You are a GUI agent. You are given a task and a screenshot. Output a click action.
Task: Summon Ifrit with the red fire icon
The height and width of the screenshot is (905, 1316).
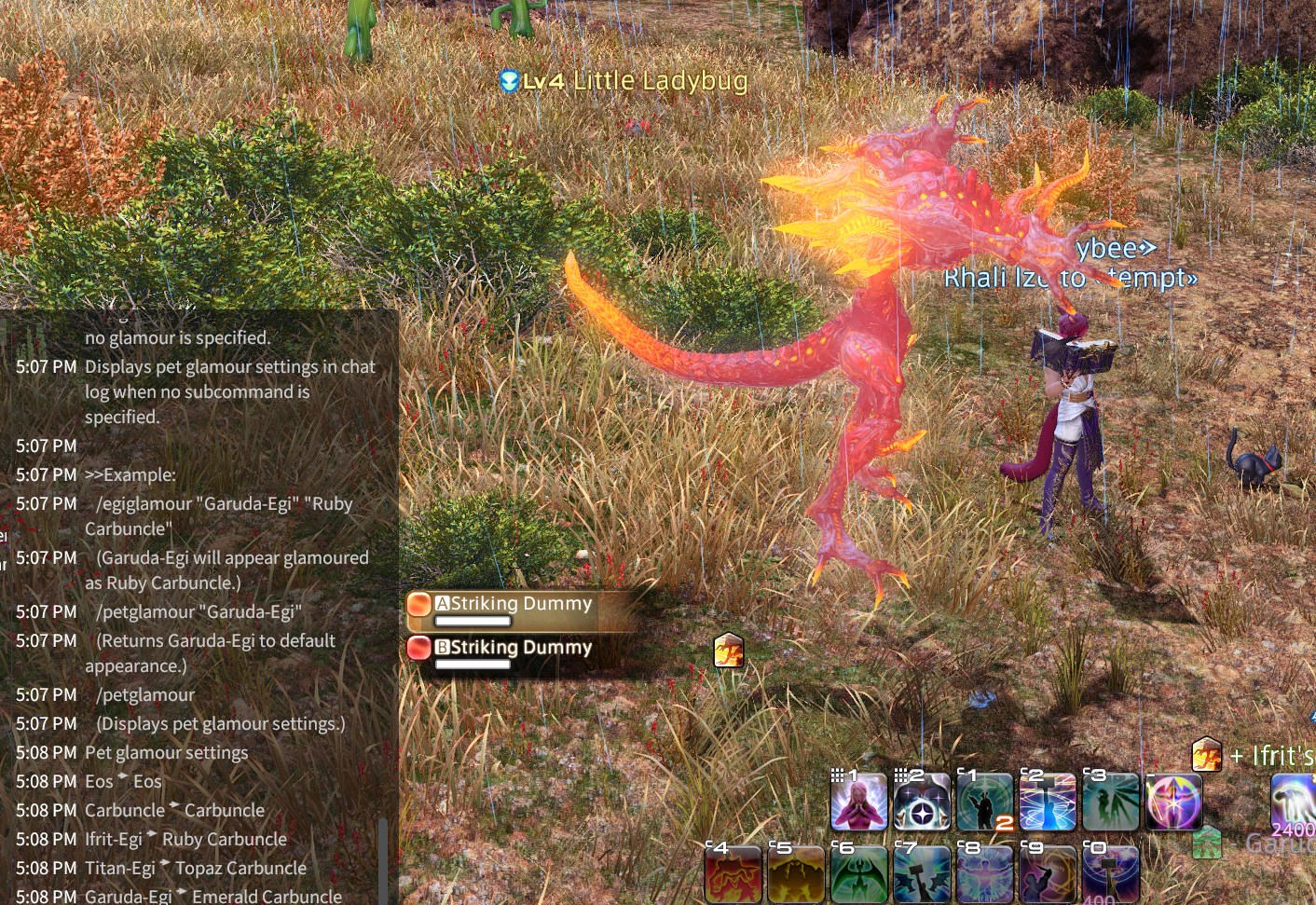733,875
